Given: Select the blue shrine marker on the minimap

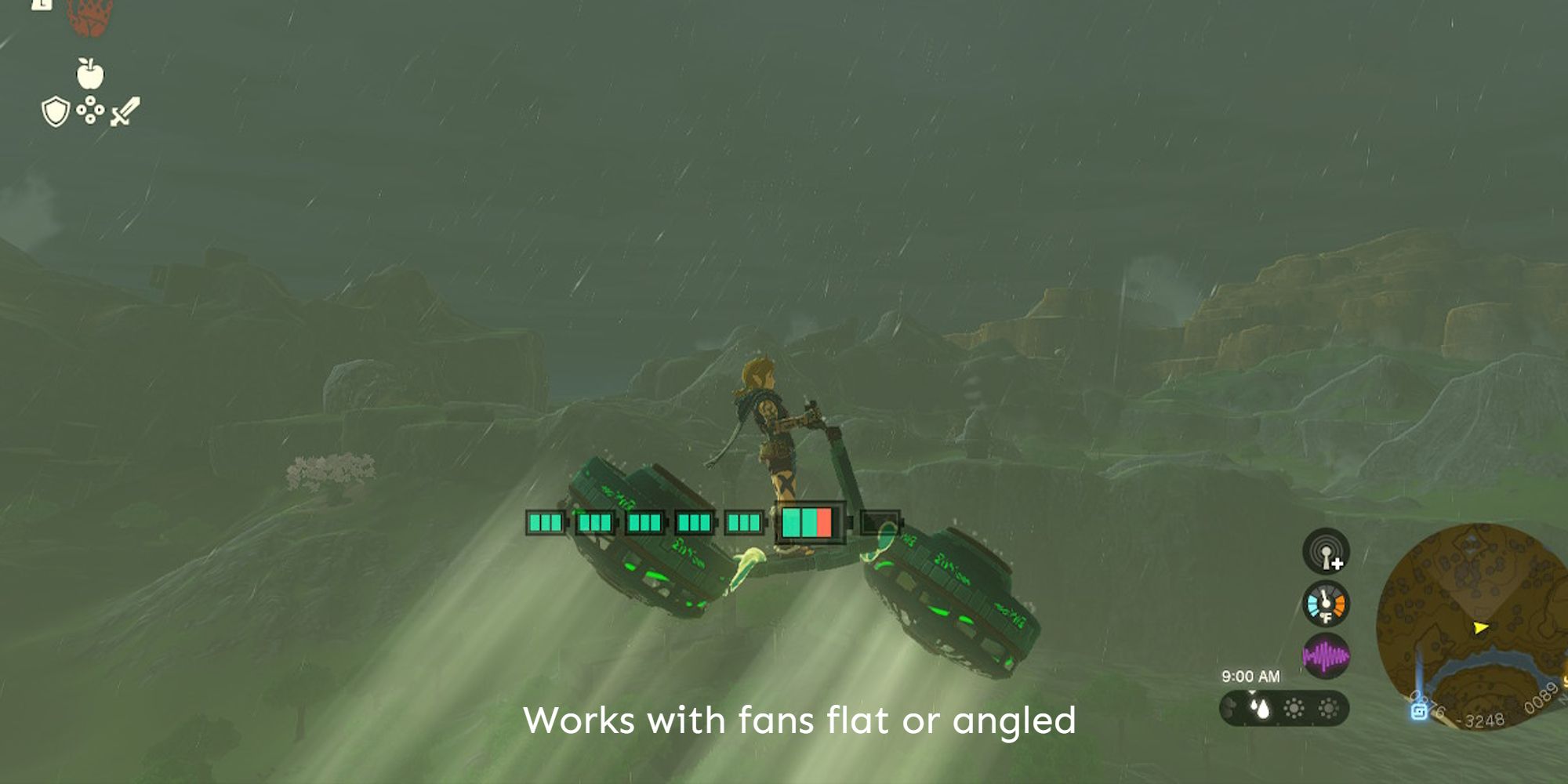Looking at the screenshot, I should tap(1419, 711).
